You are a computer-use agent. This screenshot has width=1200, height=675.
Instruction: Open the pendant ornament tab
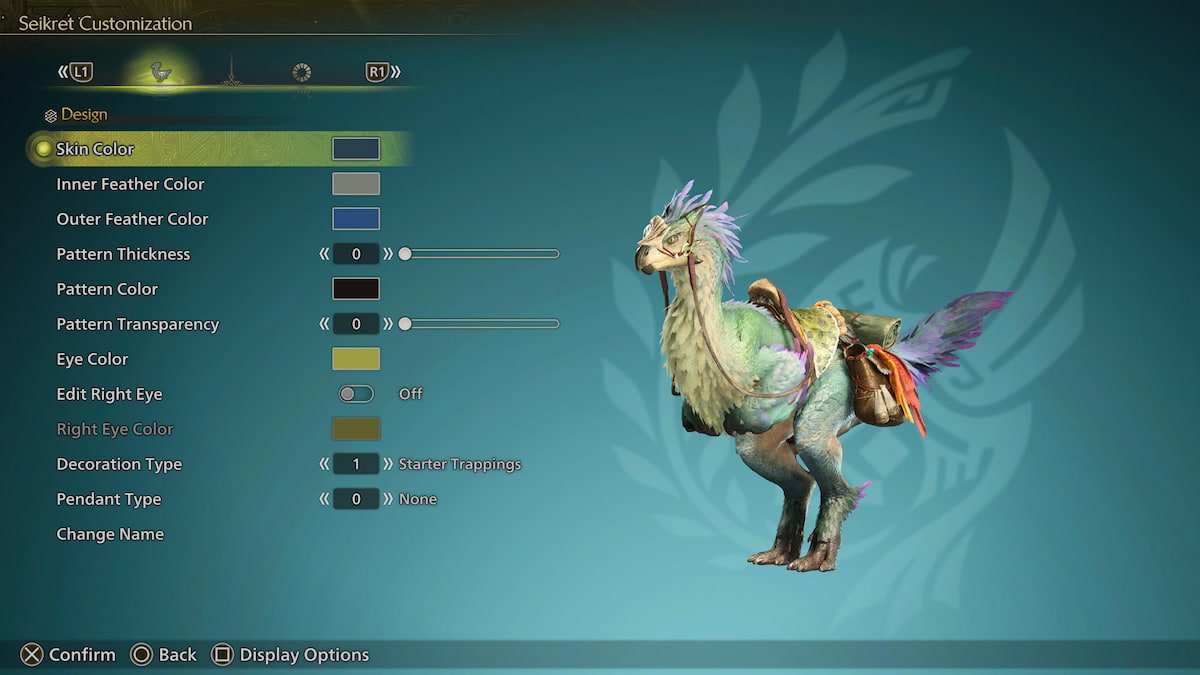tap(231, 72)
